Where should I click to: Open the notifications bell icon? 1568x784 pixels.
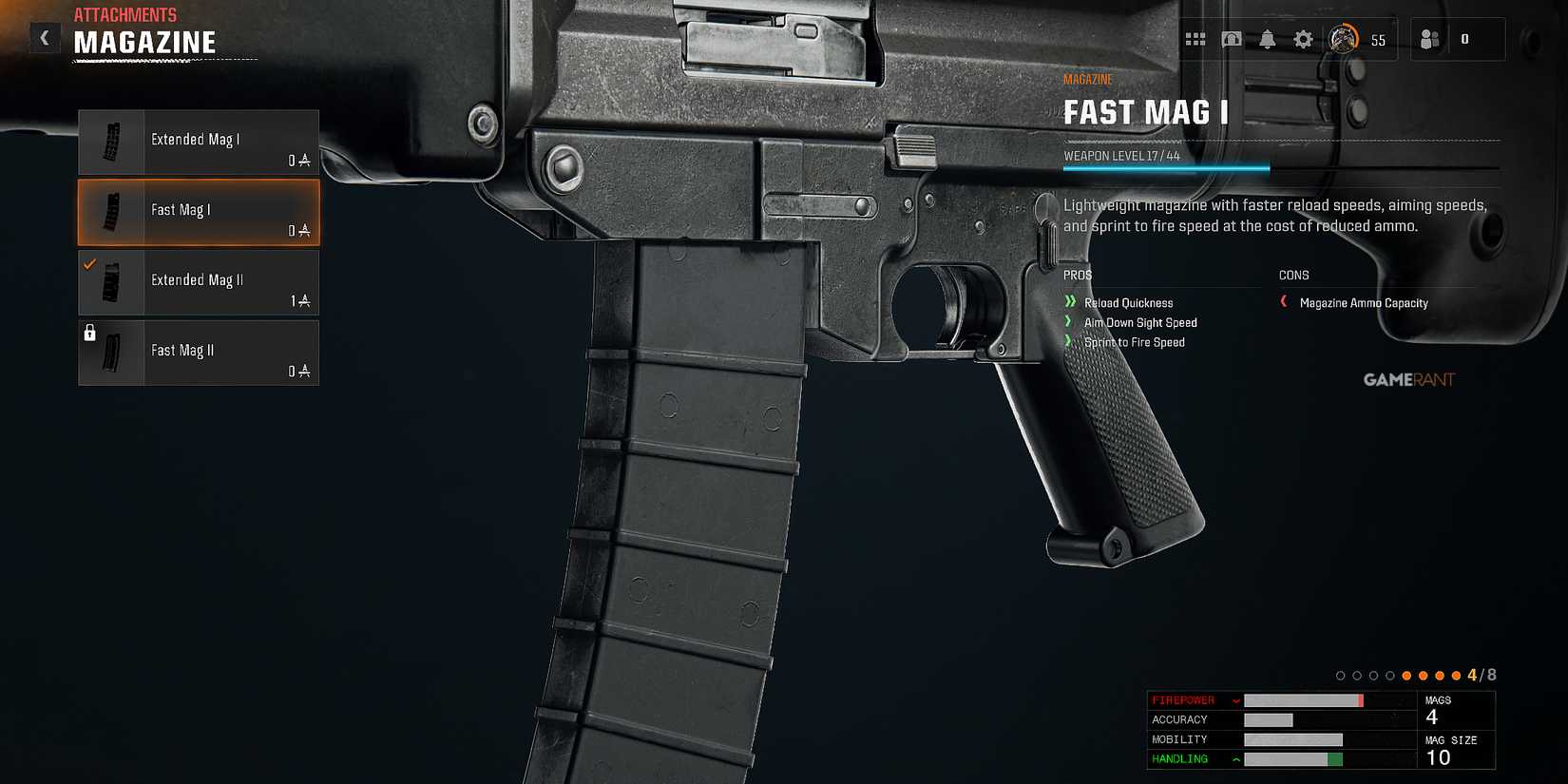click(1268, 39)
